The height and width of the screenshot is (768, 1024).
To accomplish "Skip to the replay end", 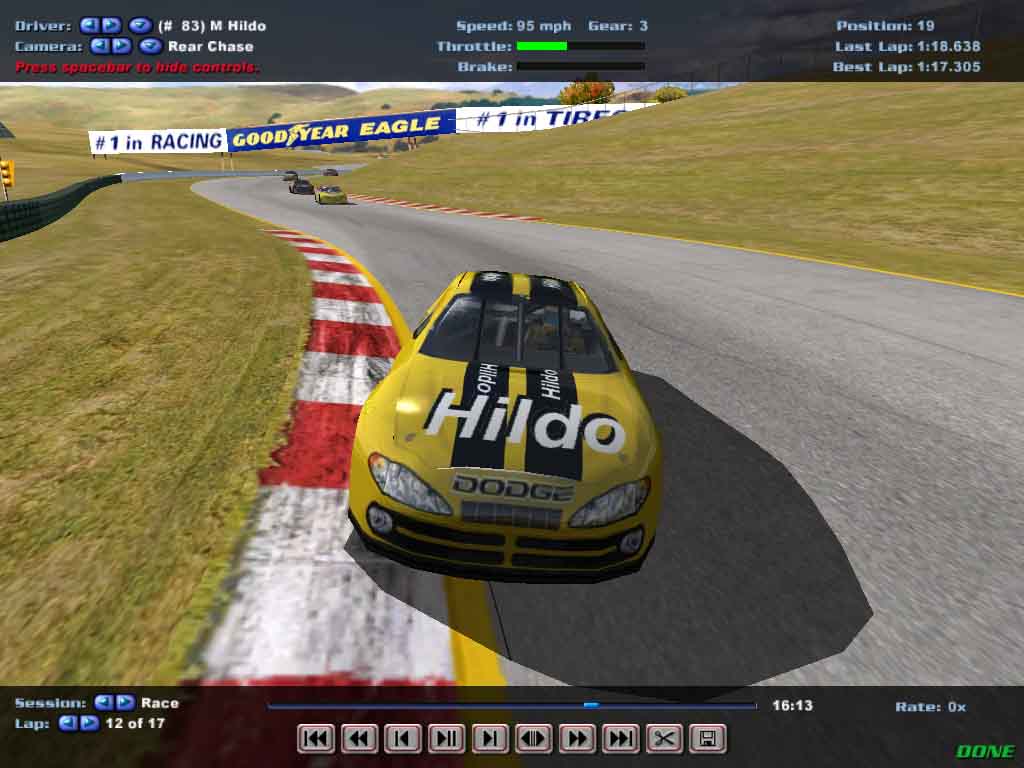I will [620, 739].
